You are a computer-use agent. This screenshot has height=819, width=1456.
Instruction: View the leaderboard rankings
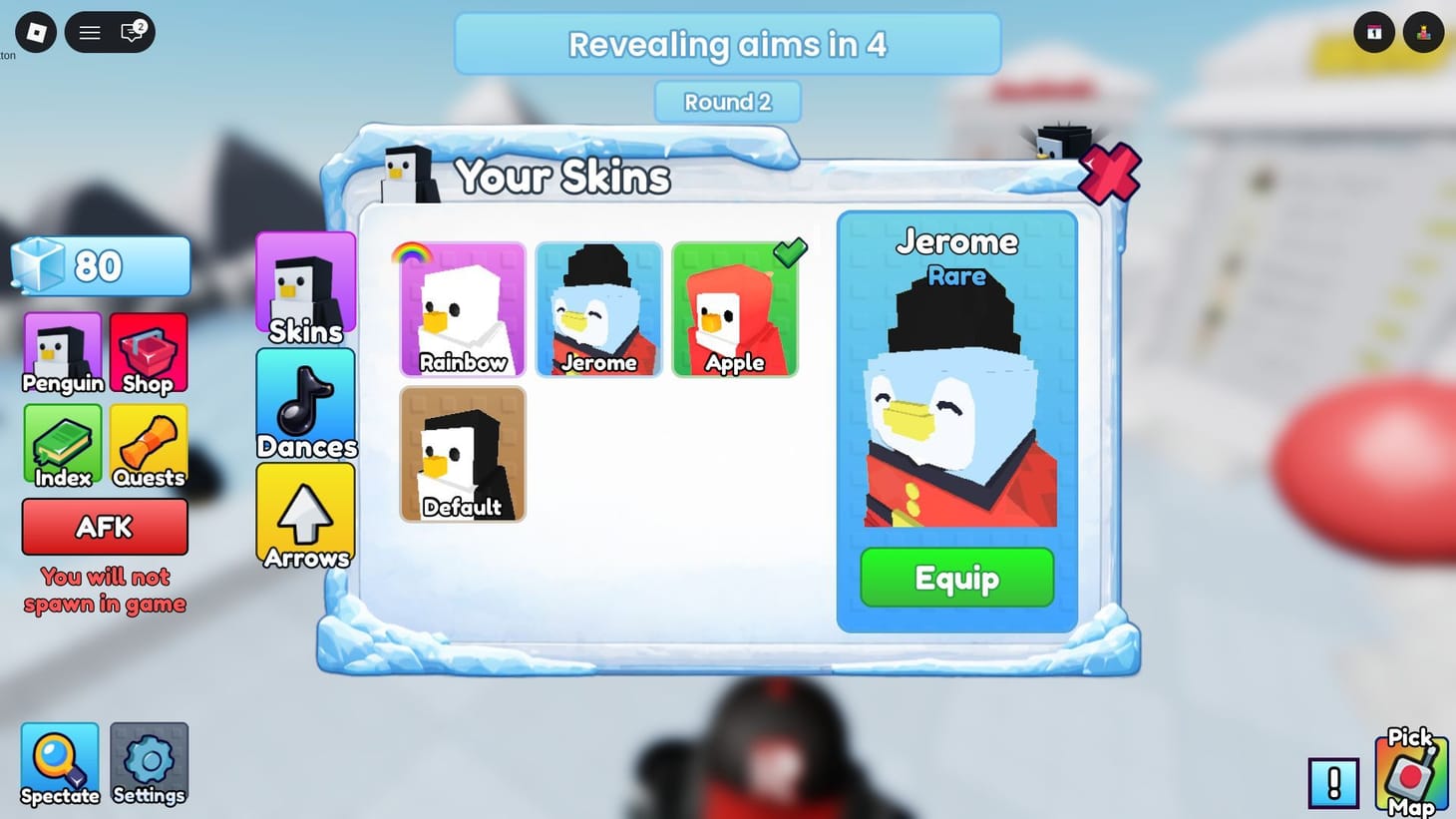click(1423, 32)
